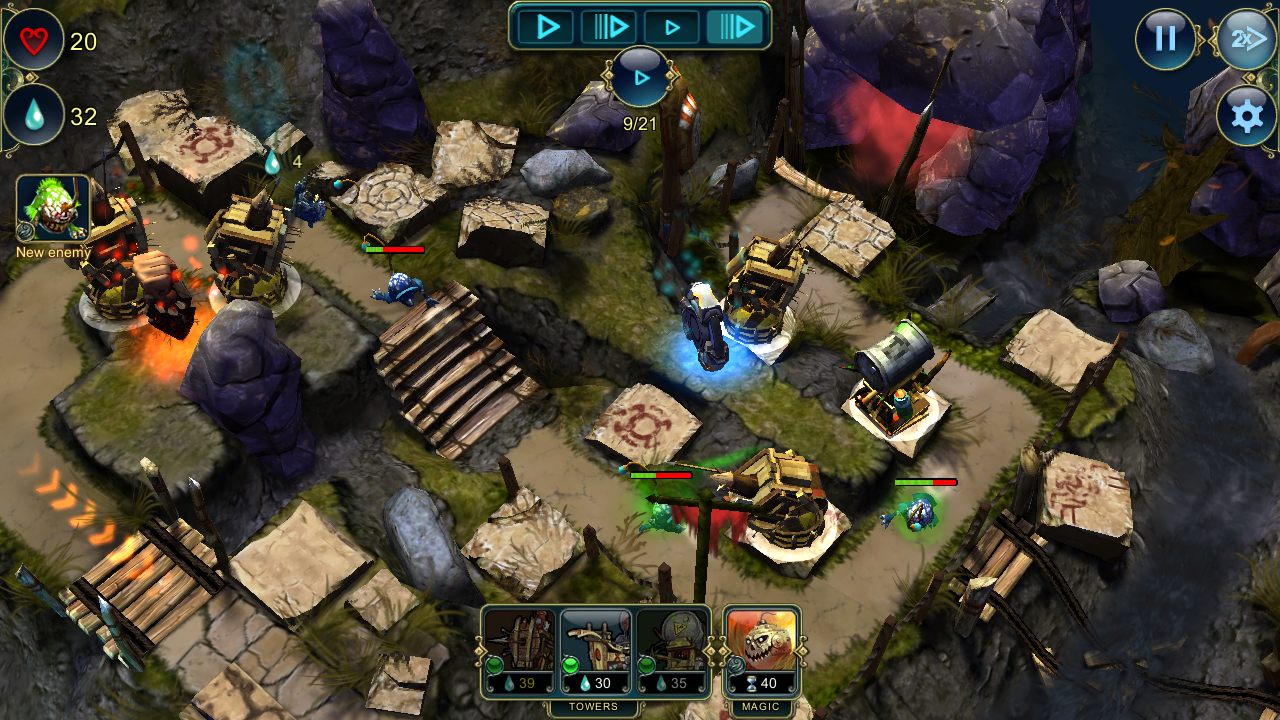The height and width of the screenshot is (720, 1280).
Task: Pause the game
Action: pyautogui.click(x=1165, y=39)
